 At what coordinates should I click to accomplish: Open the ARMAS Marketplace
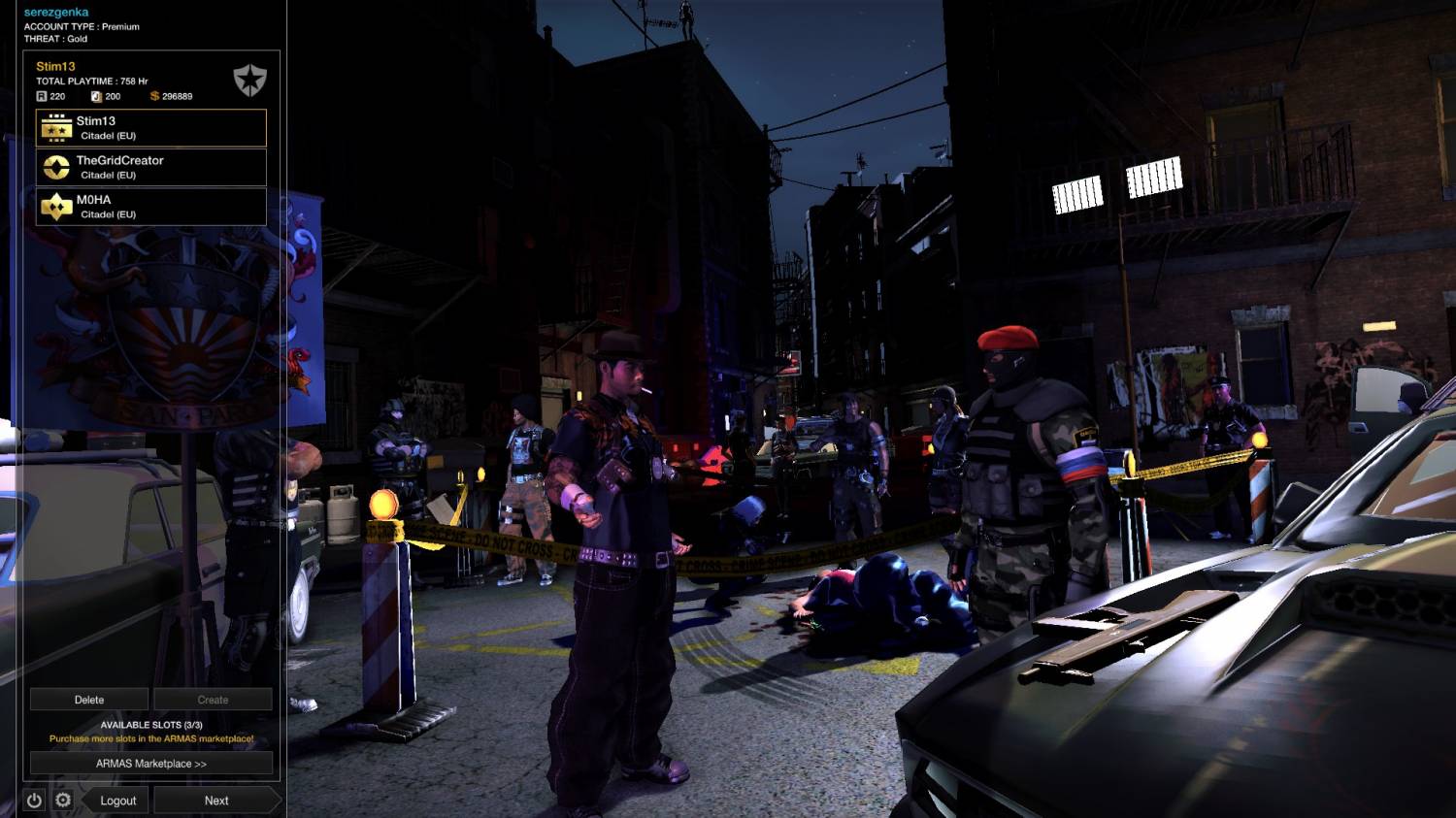[x=150, y=764]
